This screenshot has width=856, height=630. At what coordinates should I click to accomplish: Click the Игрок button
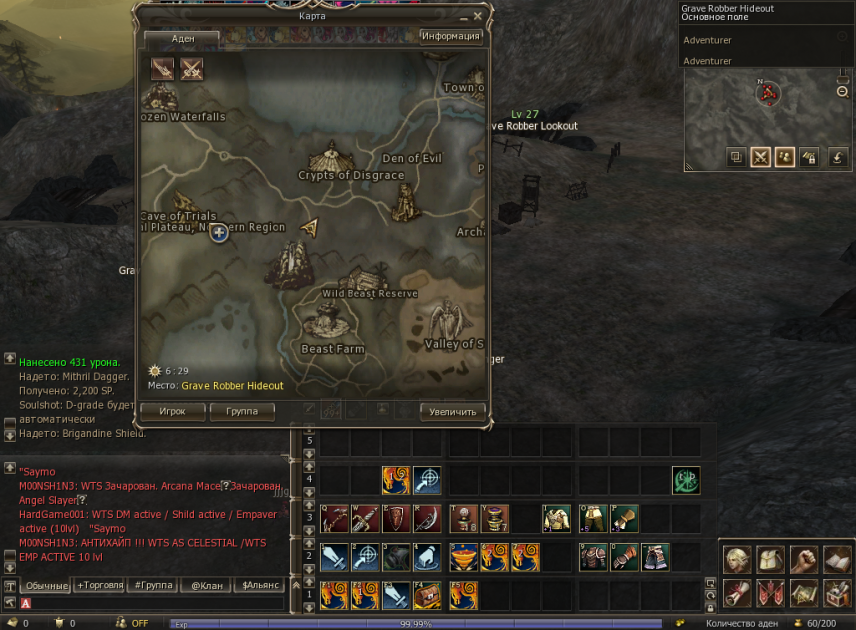(x=172, y=411)
